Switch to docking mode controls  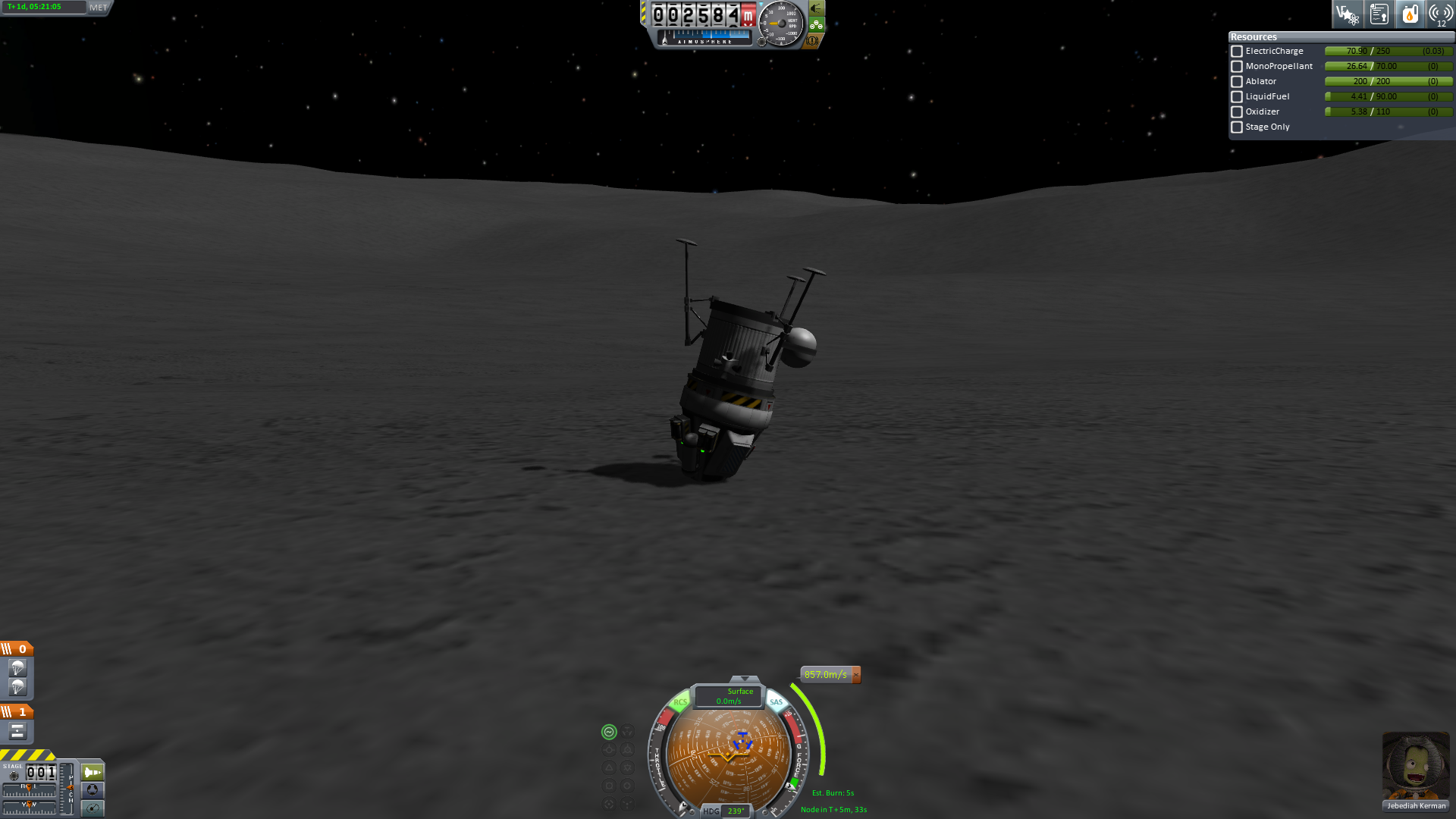93,790
